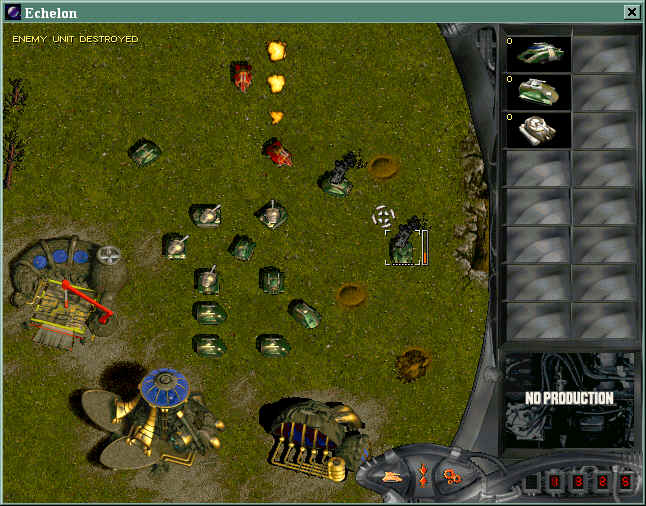Choose the white turret tank build icon
The image size is (646, 506).
(538, 129)
